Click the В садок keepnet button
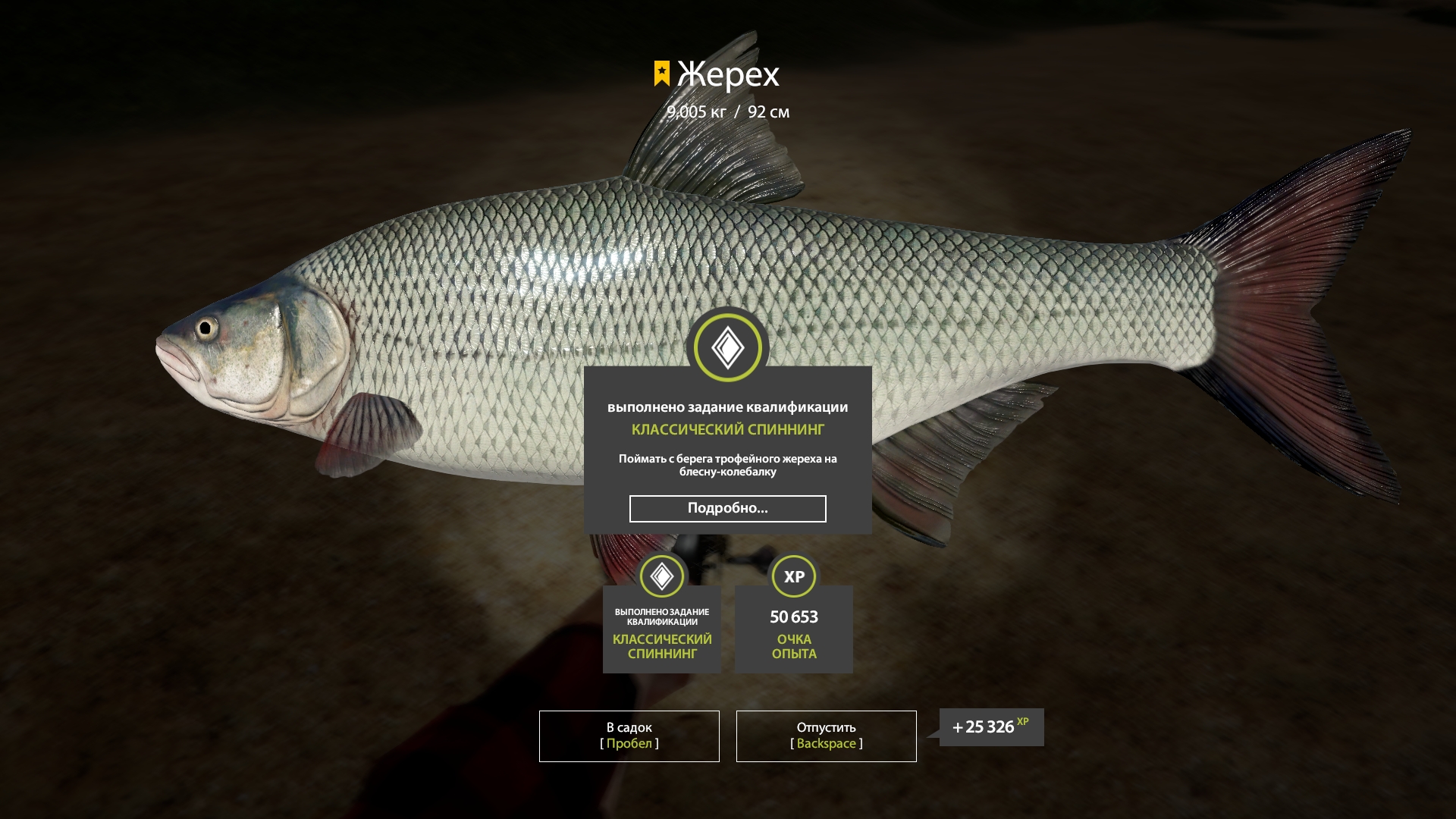 pos(628,736)
